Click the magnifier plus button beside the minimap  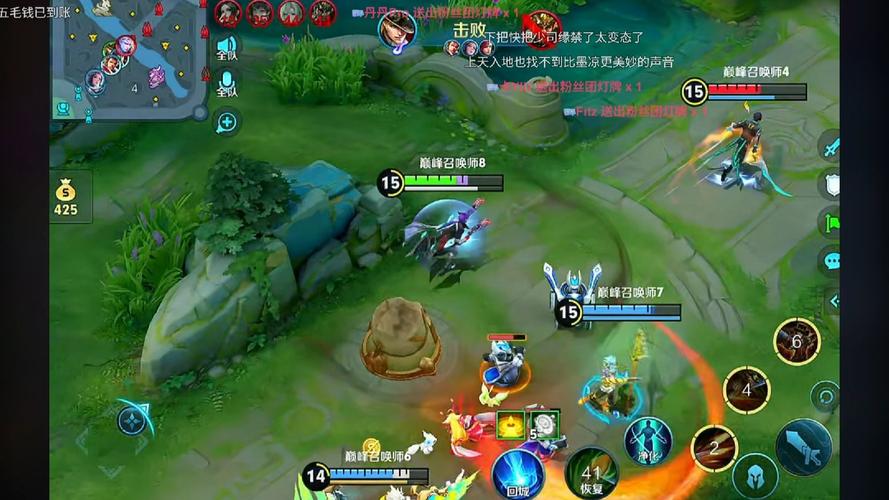click(x=227, y=122)
